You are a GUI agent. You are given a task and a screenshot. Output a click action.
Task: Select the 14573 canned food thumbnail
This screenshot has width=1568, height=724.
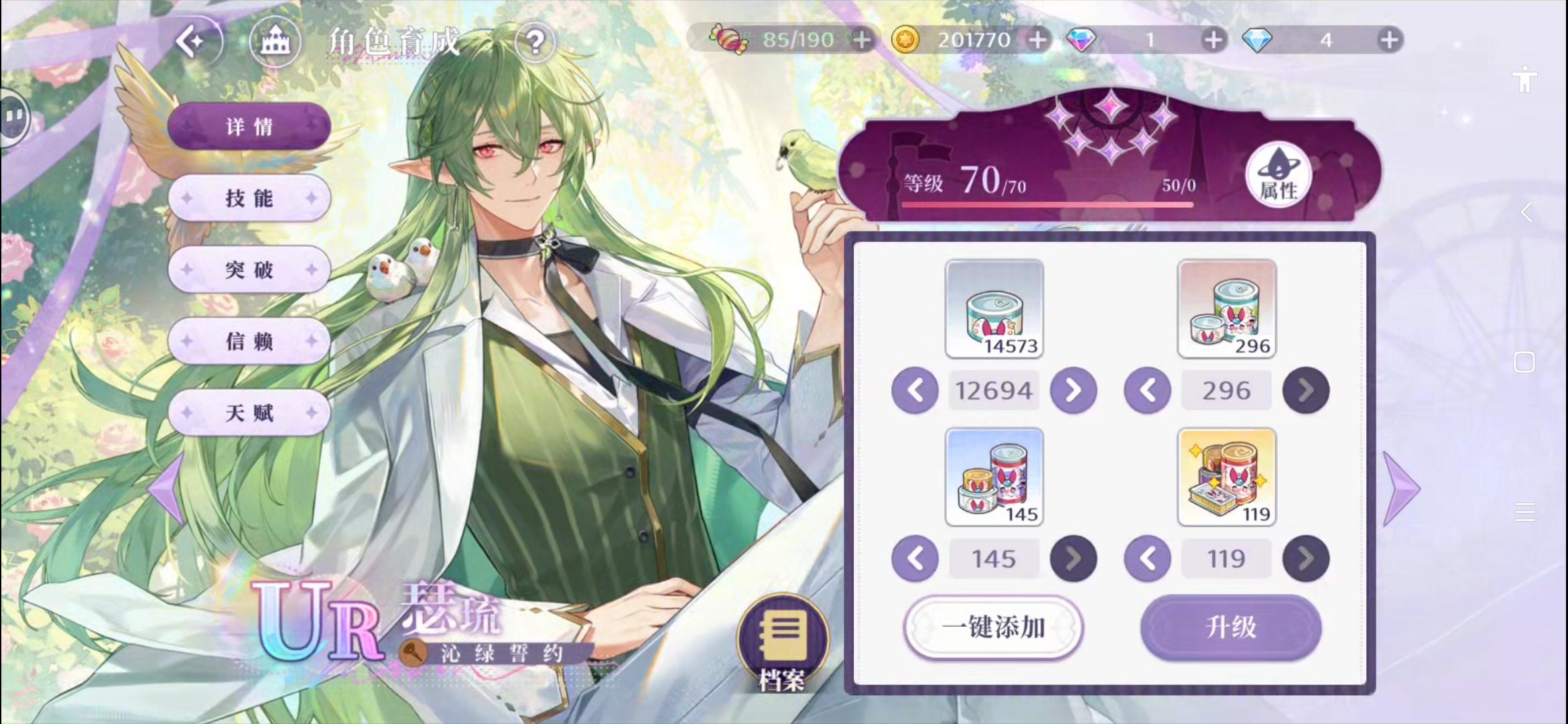[994, 310]
